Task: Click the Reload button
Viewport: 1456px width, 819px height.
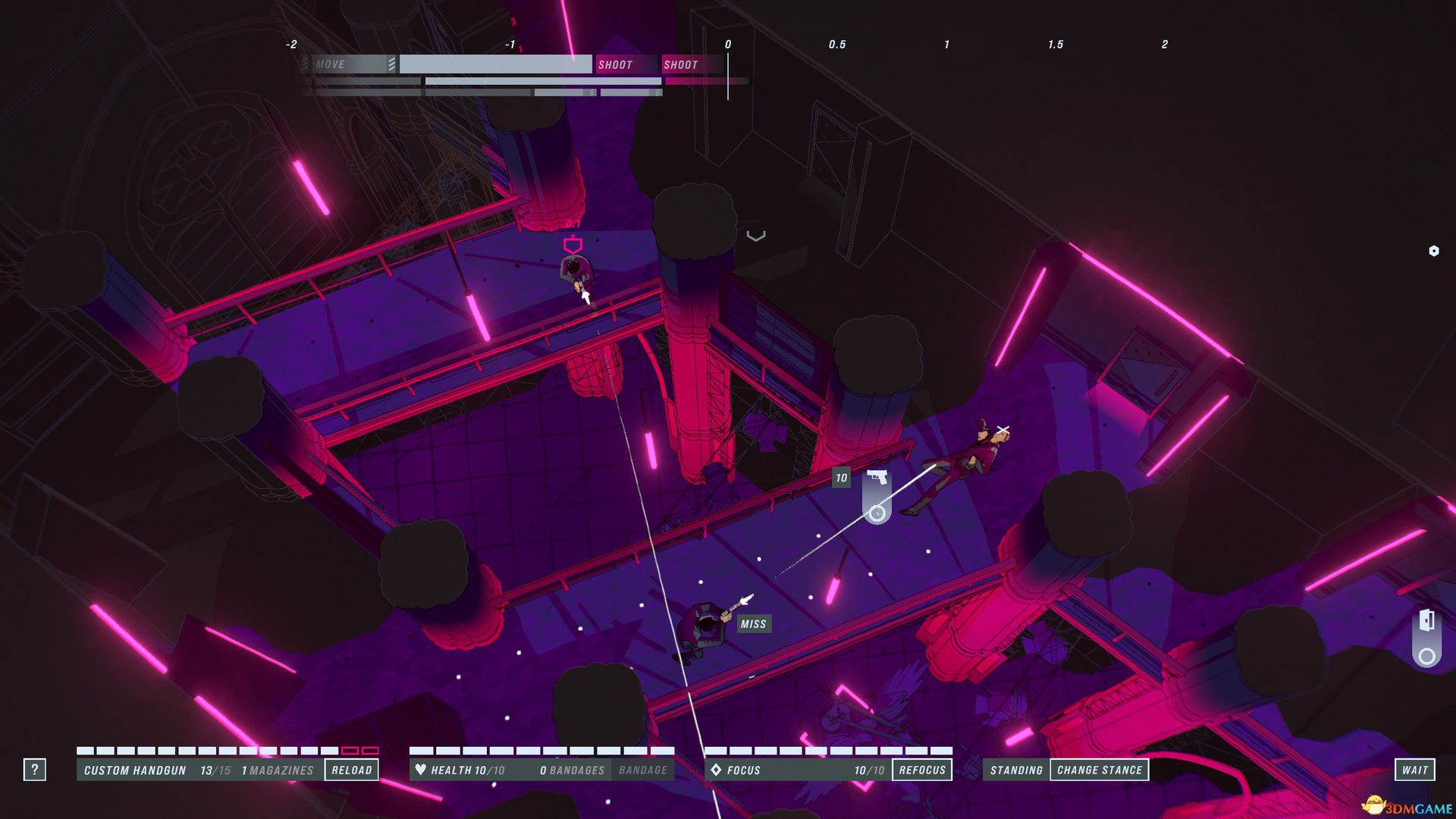Action: pyautogui.click(x=351, y=770)
